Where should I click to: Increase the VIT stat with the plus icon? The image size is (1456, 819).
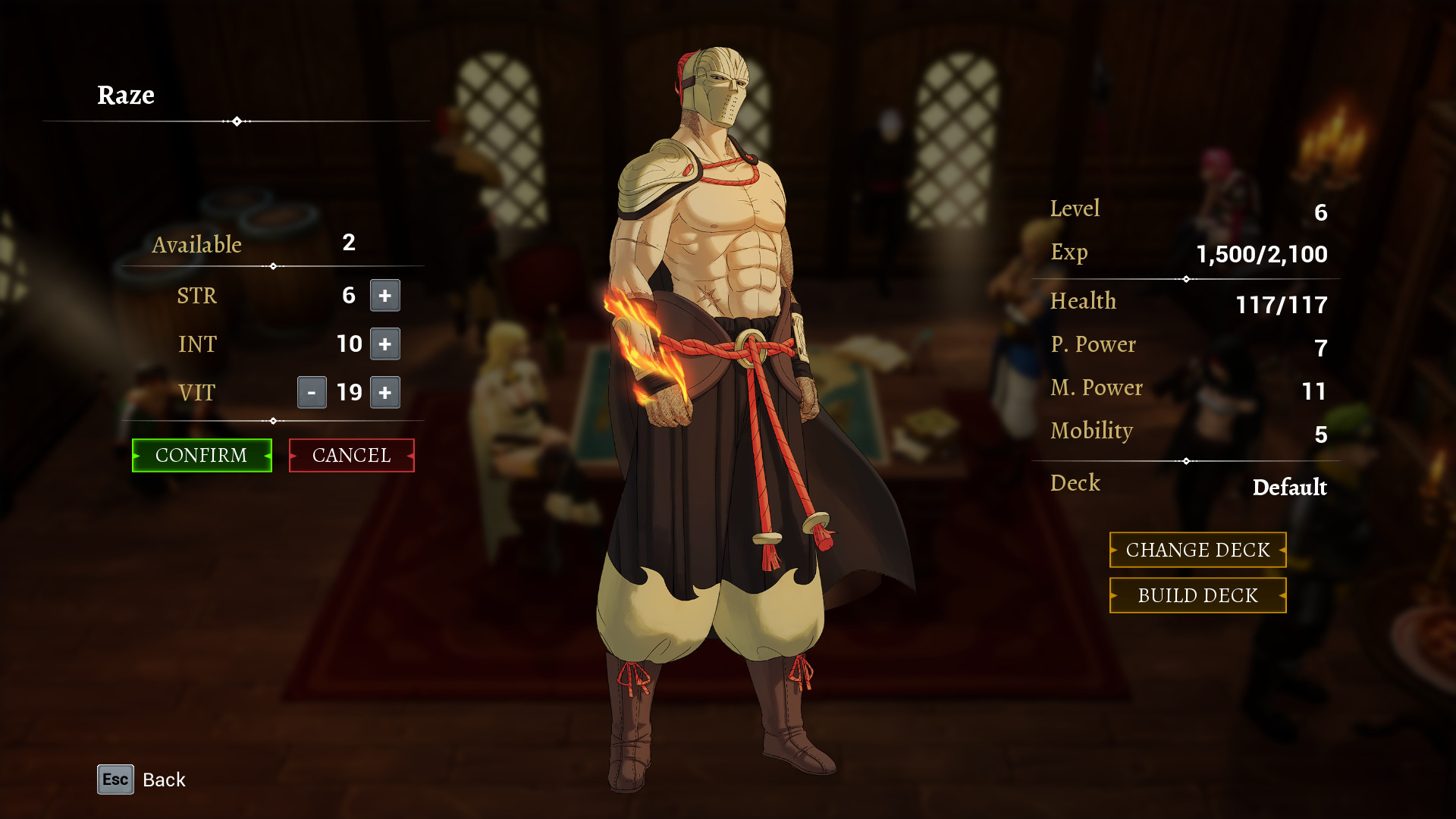pos(384,393)
